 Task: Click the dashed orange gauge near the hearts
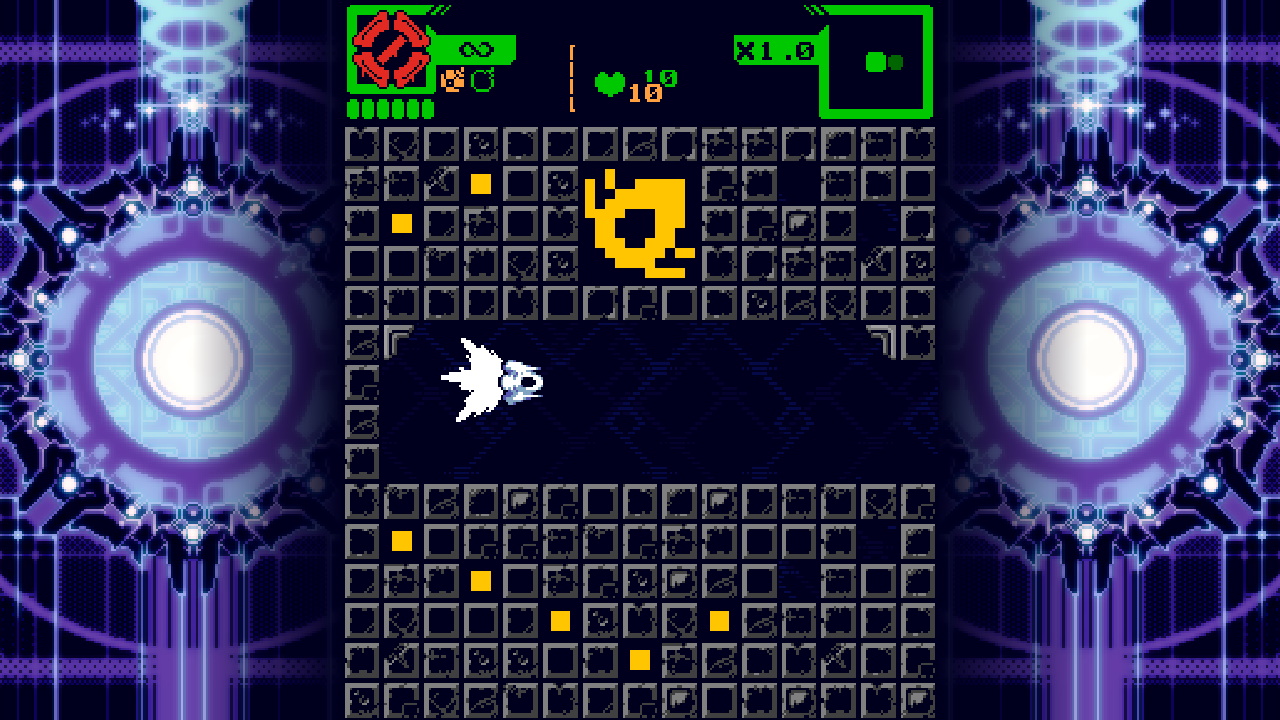(571, 73)
